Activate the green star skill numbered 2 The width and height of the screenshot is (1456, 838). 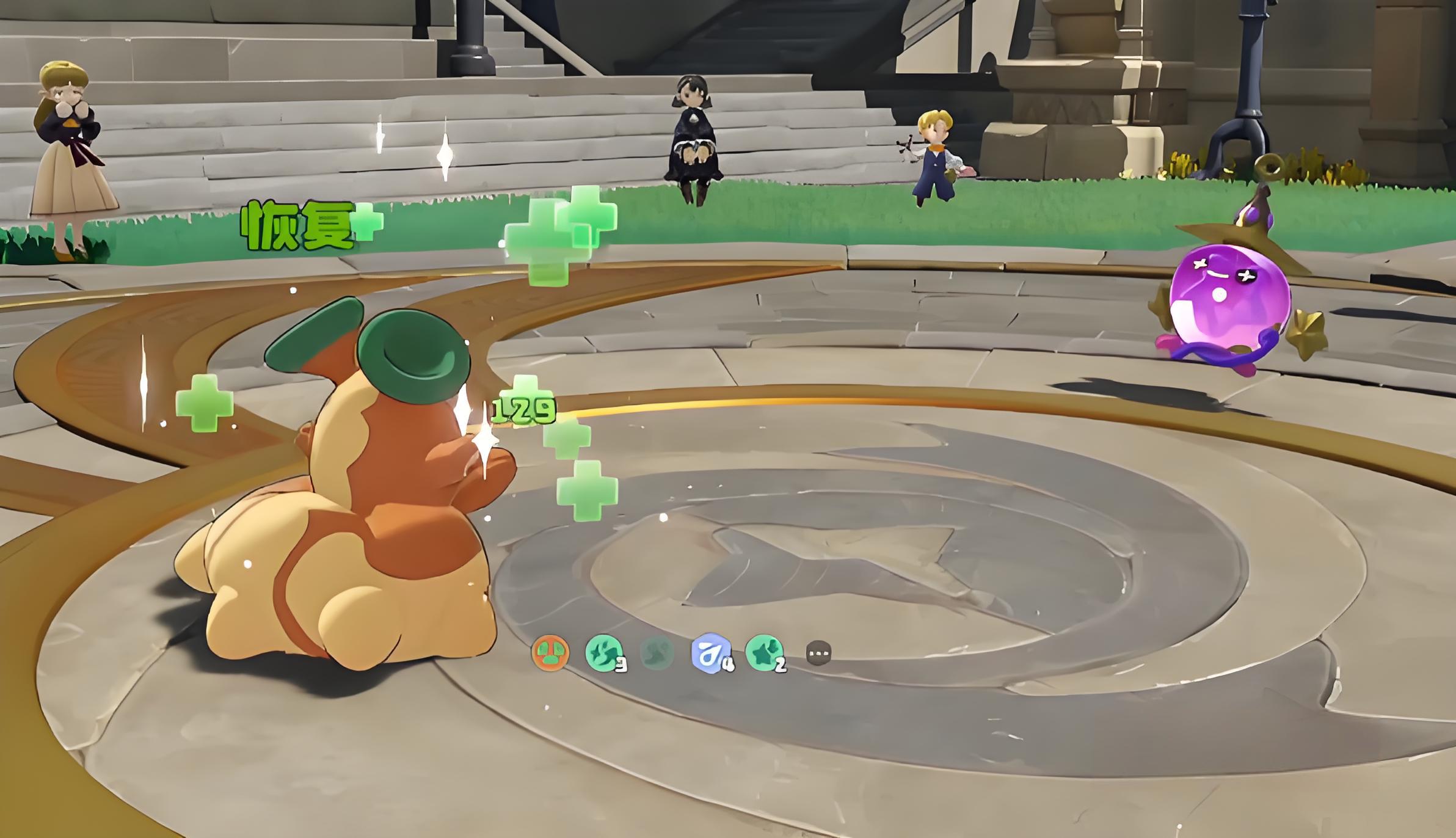pos(765,652)
